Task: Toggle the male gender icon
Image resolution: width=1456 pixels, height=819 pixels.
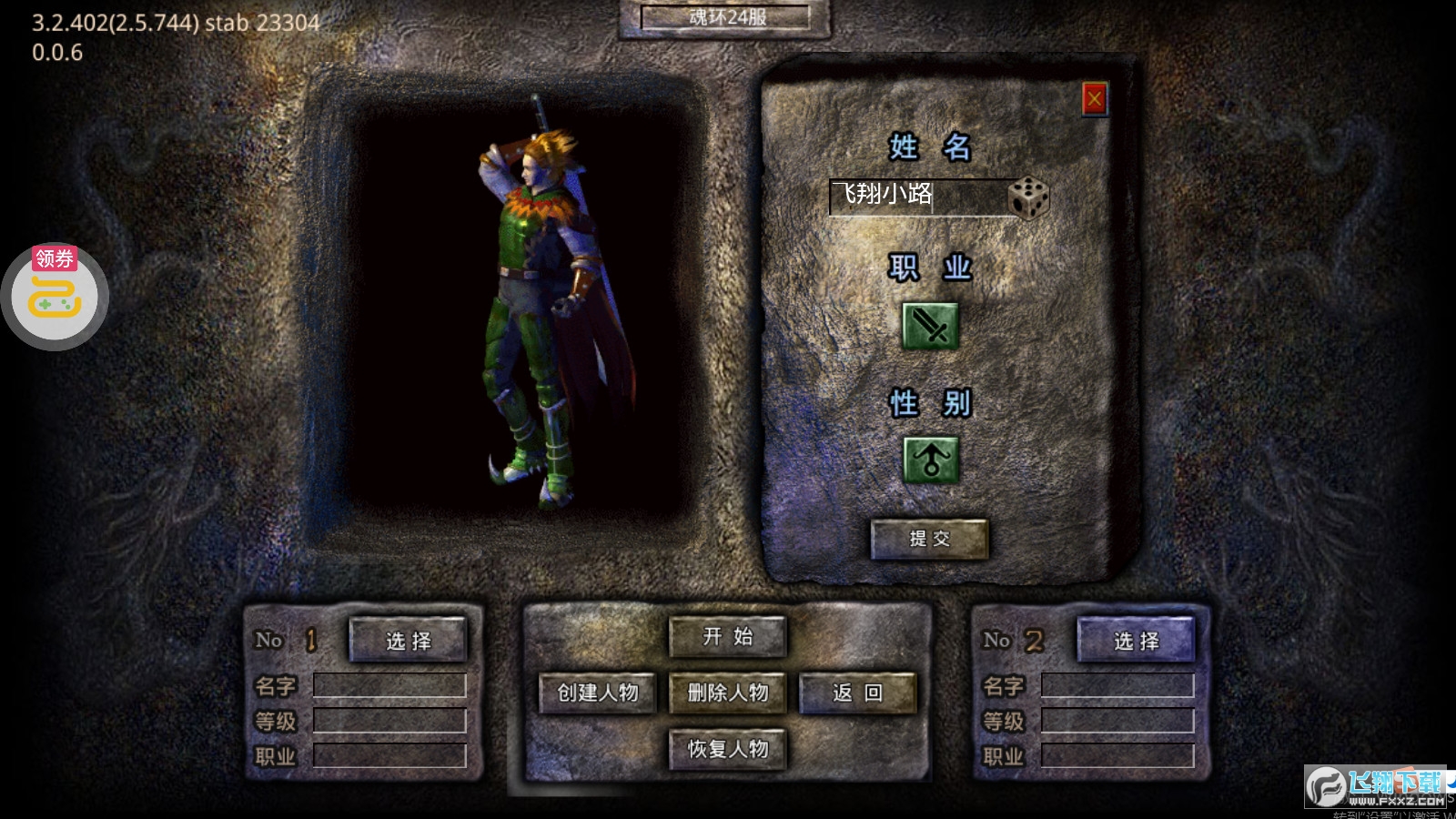Action: pos(929,459)
